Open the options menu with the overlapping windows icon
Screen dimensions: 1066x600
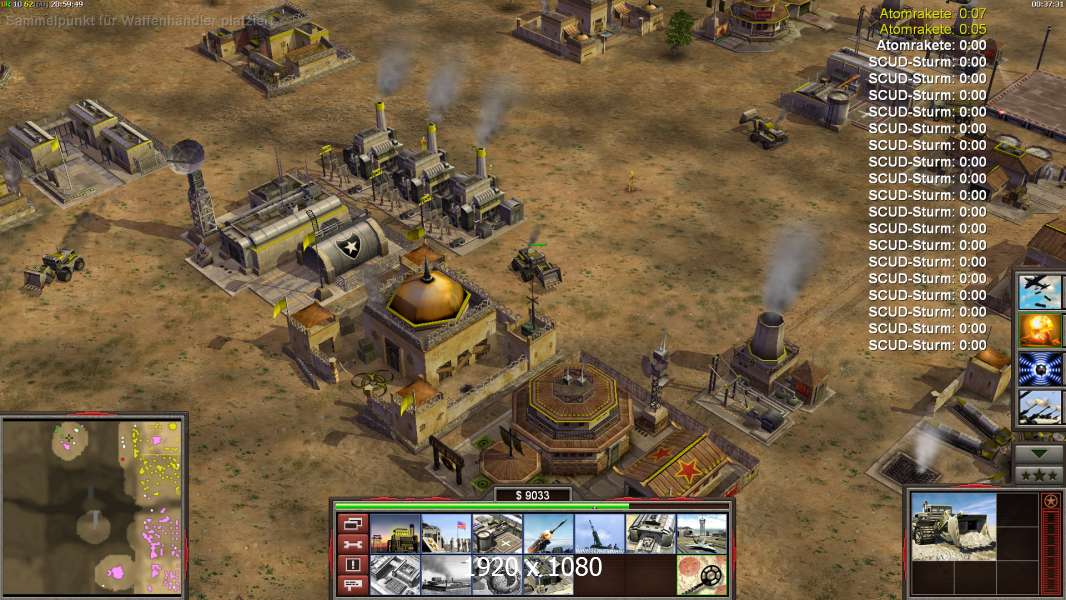click(x=352, y=523)
